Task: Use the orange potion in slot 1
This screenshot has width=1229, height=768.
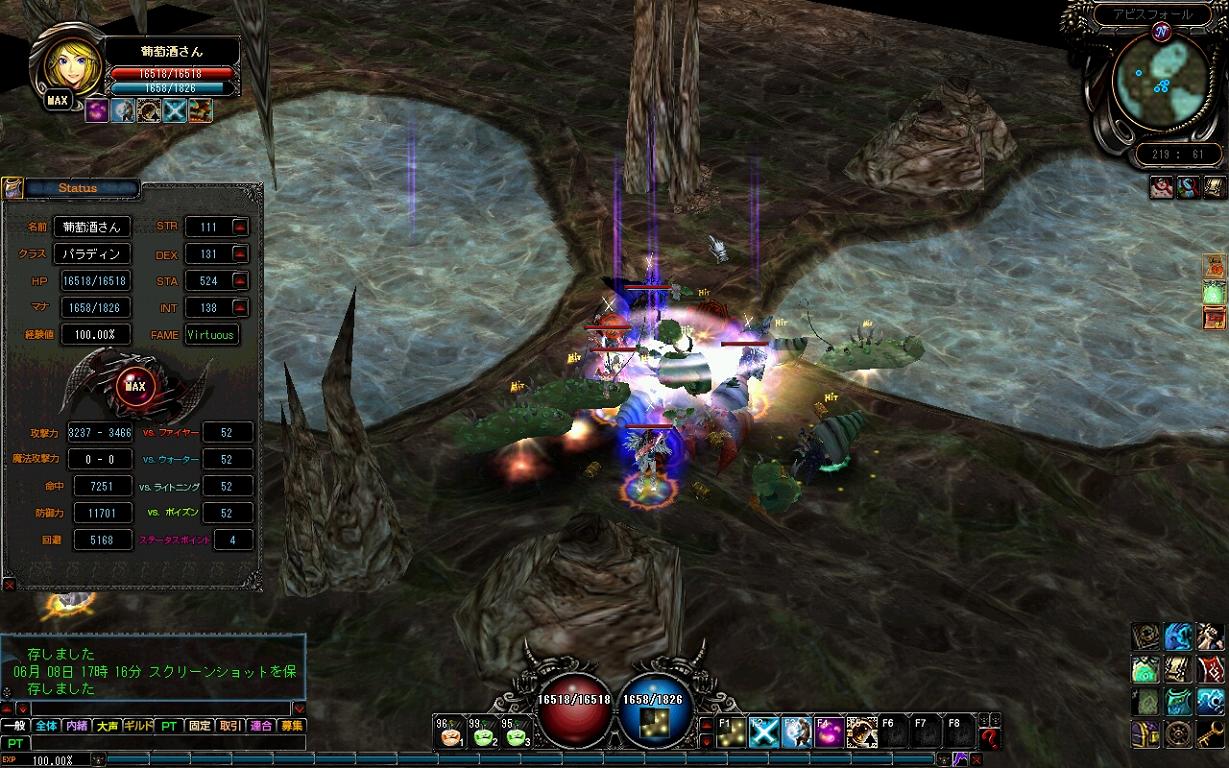Action: click(452, 736)
